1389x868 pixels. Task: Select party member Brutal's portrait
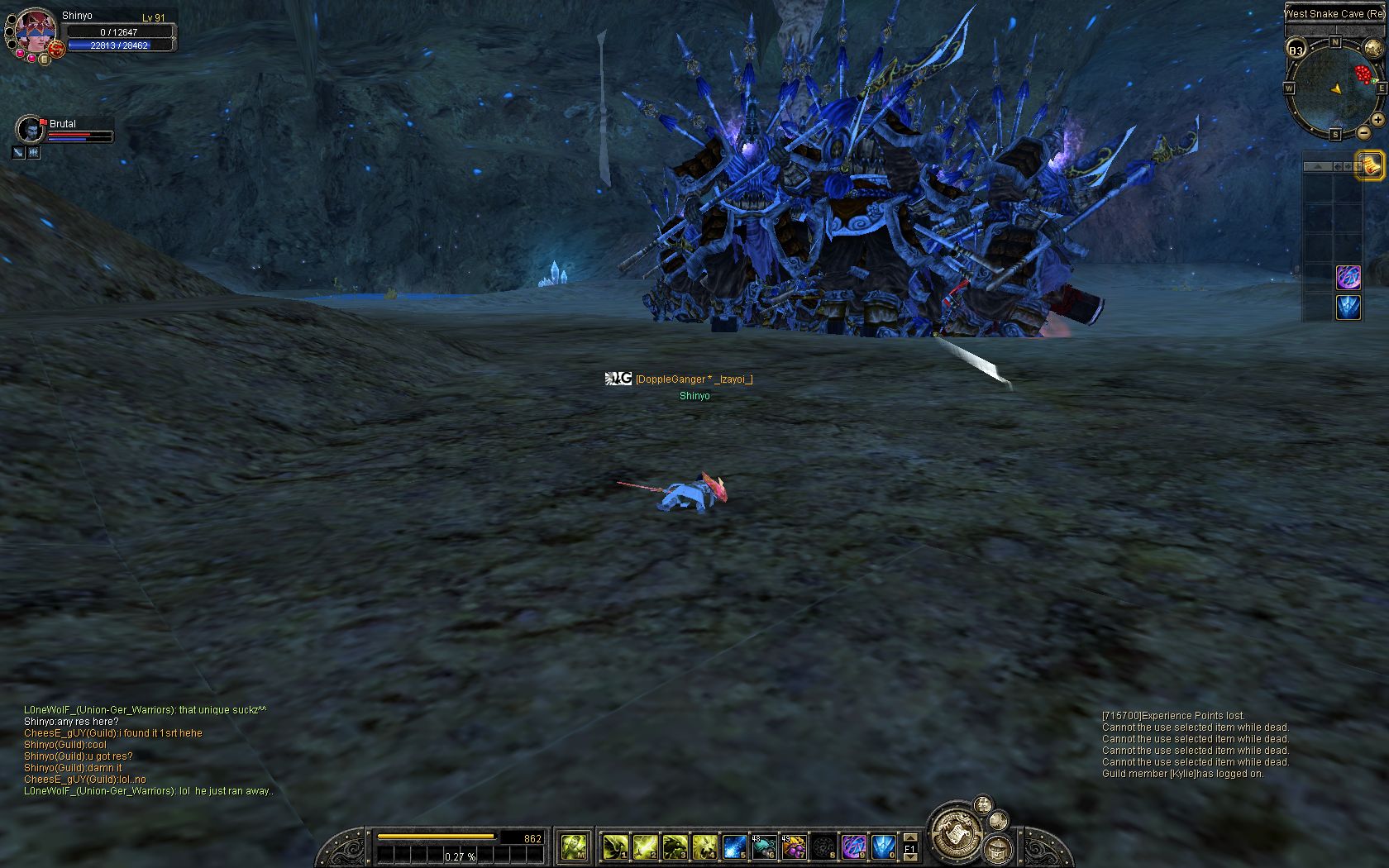pos(31,131)
